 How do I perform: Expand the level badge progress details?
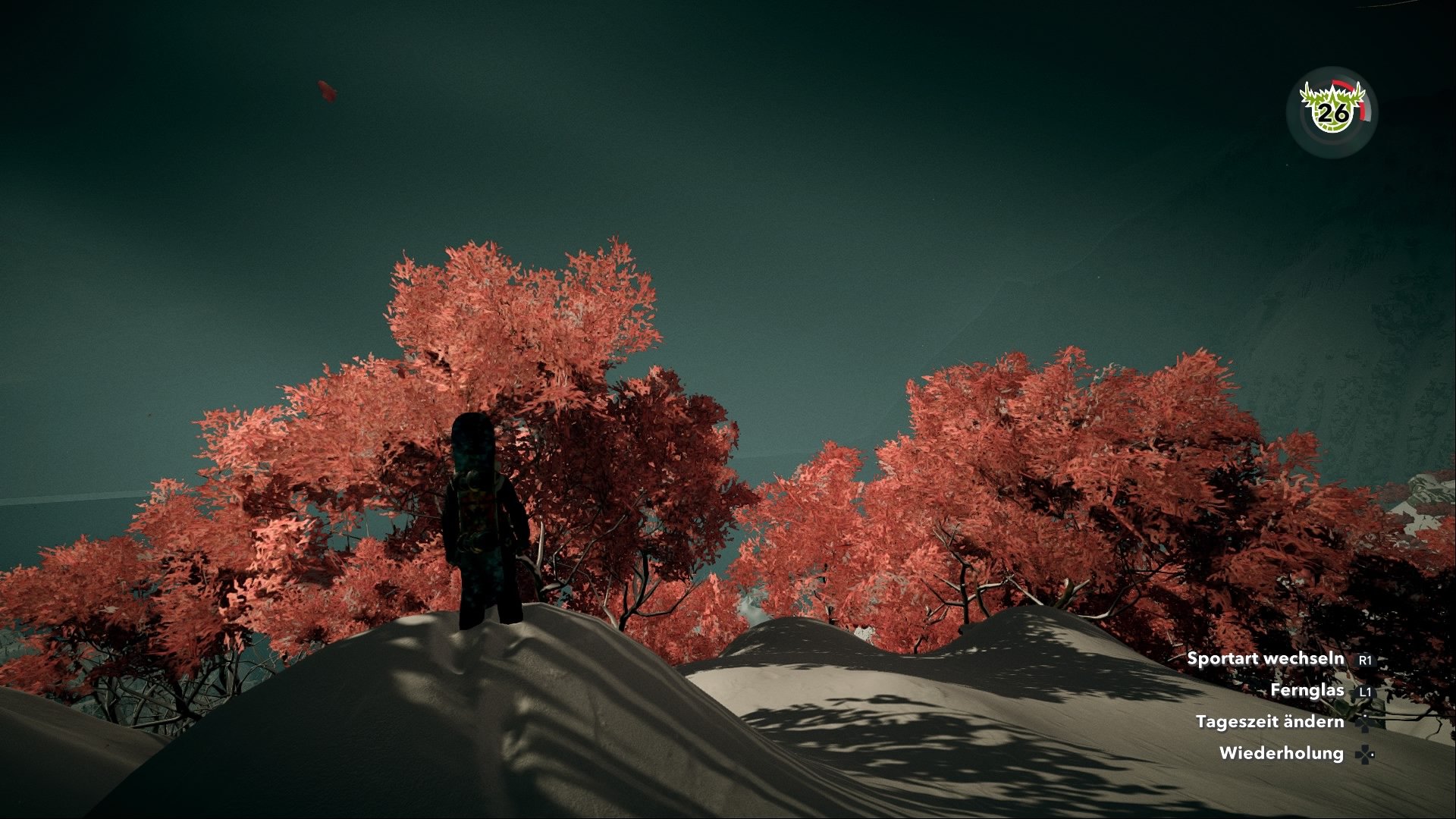coord(1332,114)
